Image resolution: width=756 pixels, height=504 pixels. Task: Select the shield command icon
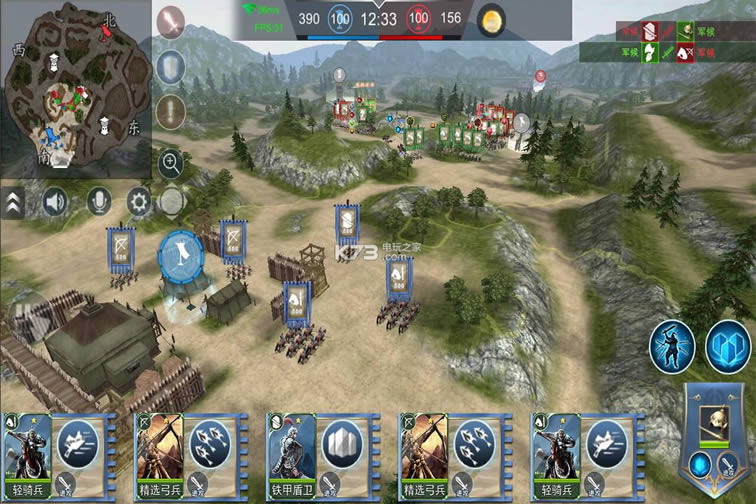(x=173, y=66)
